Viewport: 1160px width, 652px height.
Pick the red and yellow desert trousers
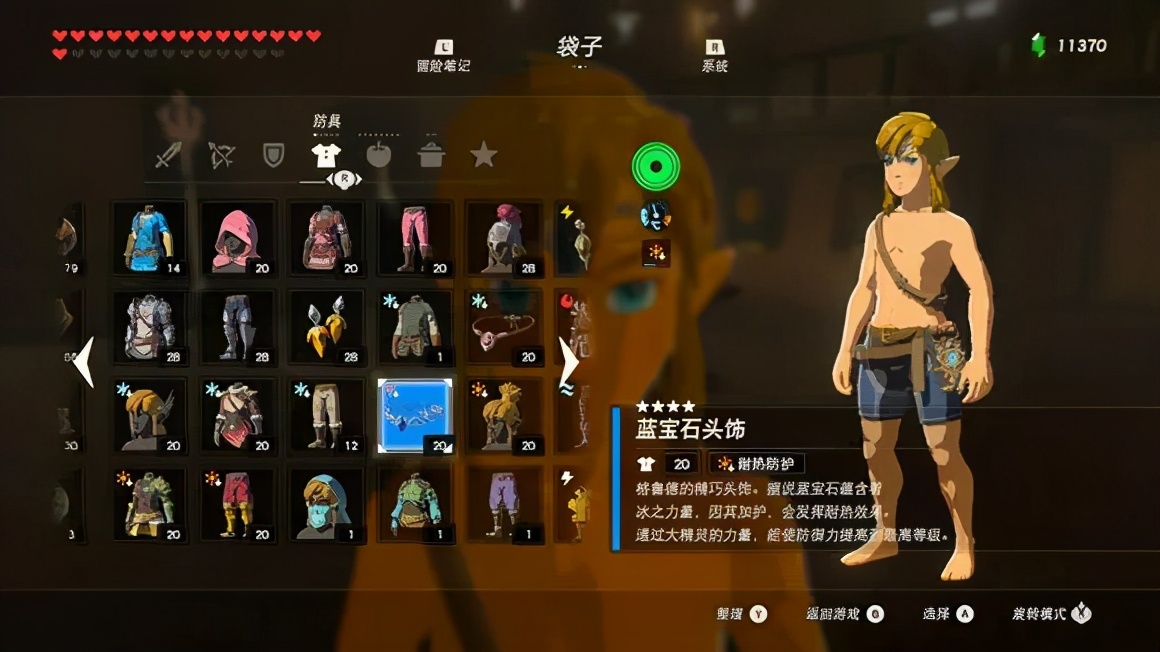pos(237,504)
